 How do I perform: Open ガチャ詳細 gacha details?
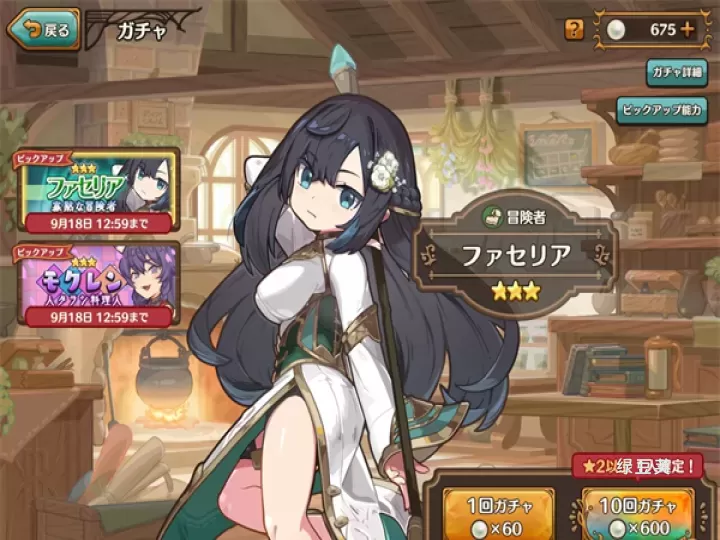pos(676,73)
